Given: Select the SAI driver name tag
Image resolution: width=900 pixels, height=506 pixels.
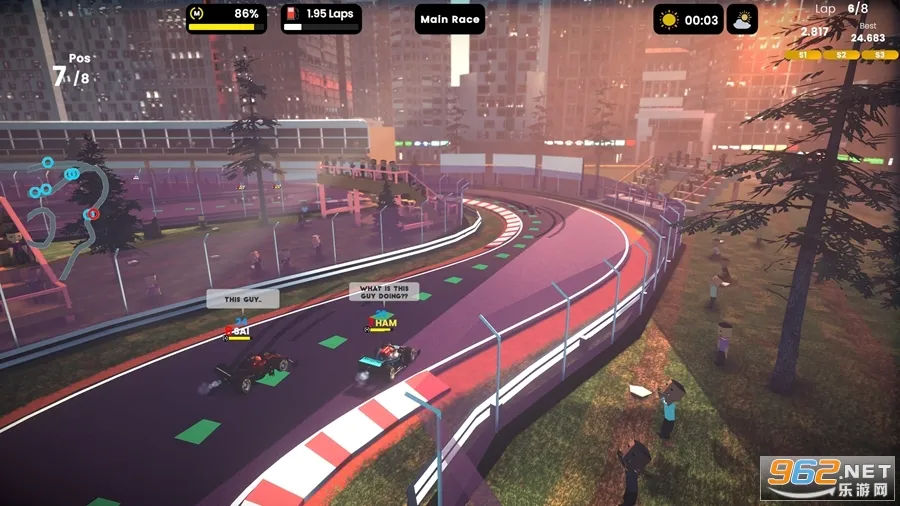Looking at the screenshot, I should pyautogui.click(x=241, y=329).
